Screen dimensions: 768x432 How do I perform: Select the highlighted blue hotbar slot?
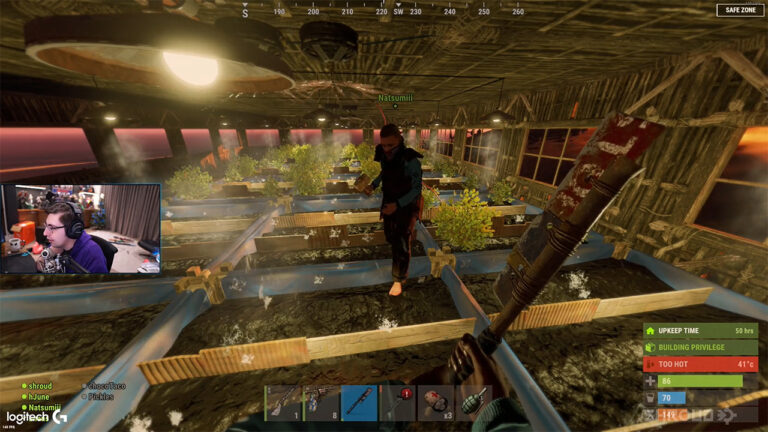pyautogui.click(x=359, y=402)
